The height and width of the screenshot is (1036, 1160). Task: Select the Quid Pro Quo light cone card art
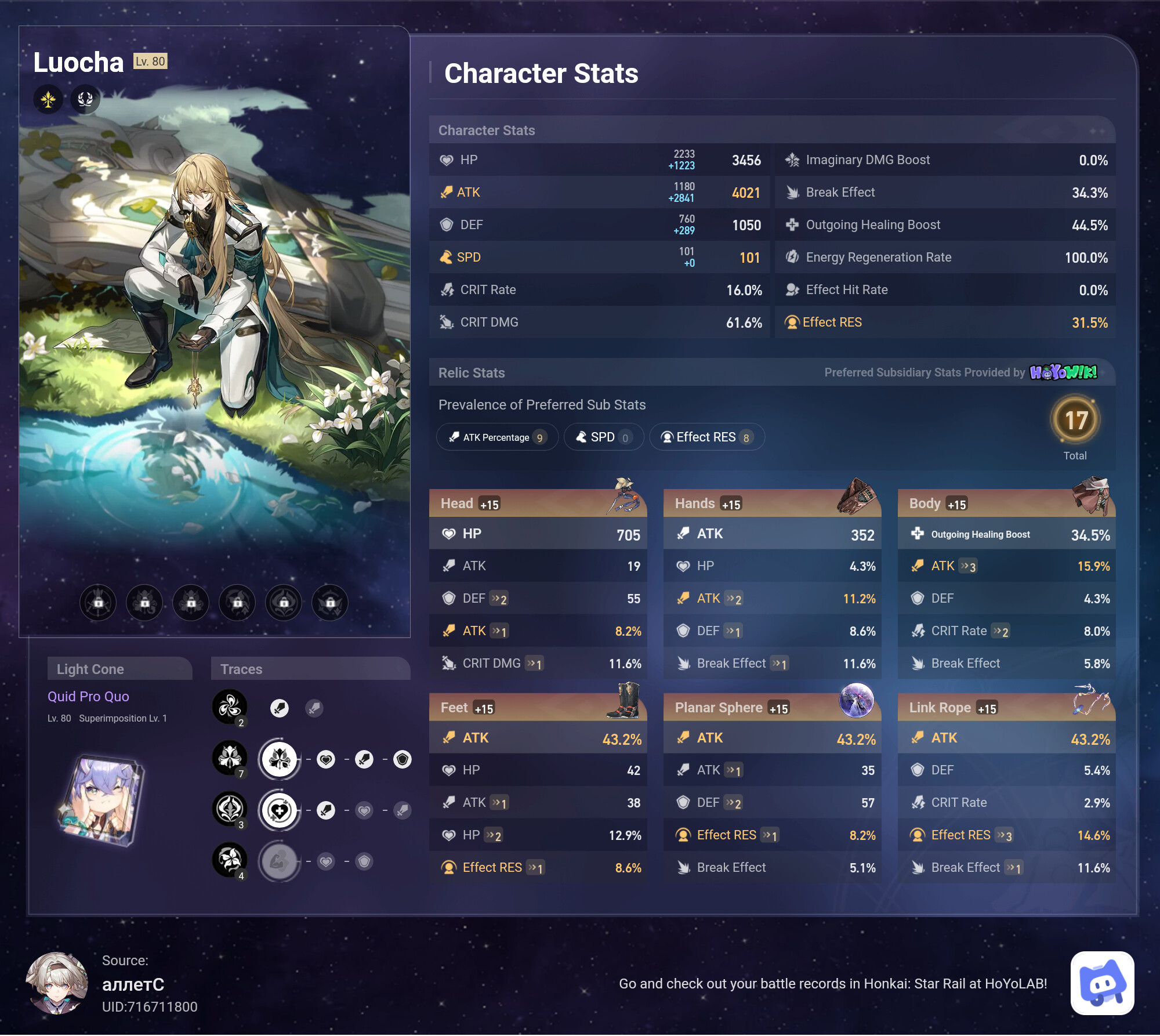click(102, 799)
